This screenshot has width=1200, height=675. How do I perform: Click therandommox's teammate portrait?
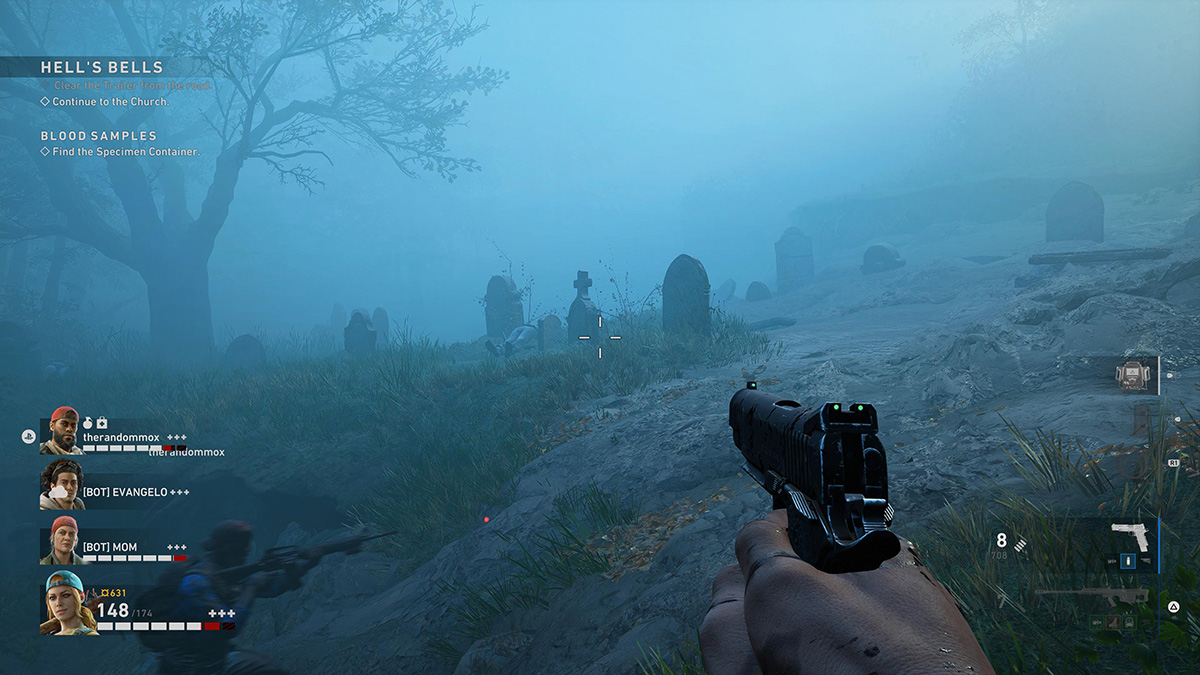click(x=63, y=431)
